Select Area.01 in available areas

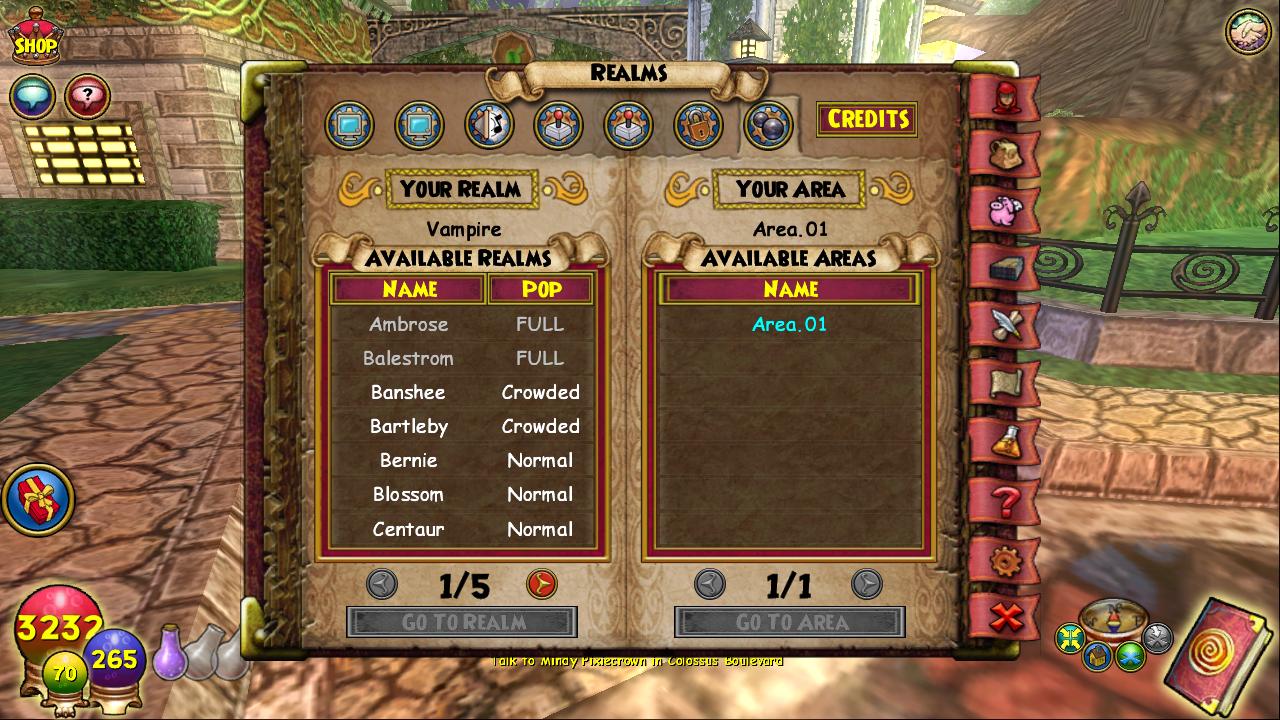(x=789, y=324)
